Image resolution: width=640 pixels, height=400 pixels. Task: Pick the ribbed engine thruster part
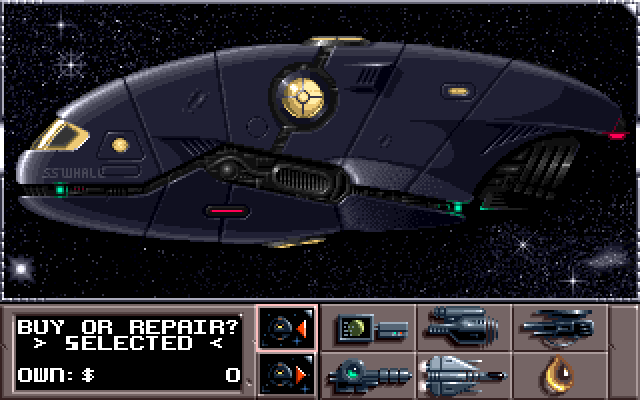(464, 327)
